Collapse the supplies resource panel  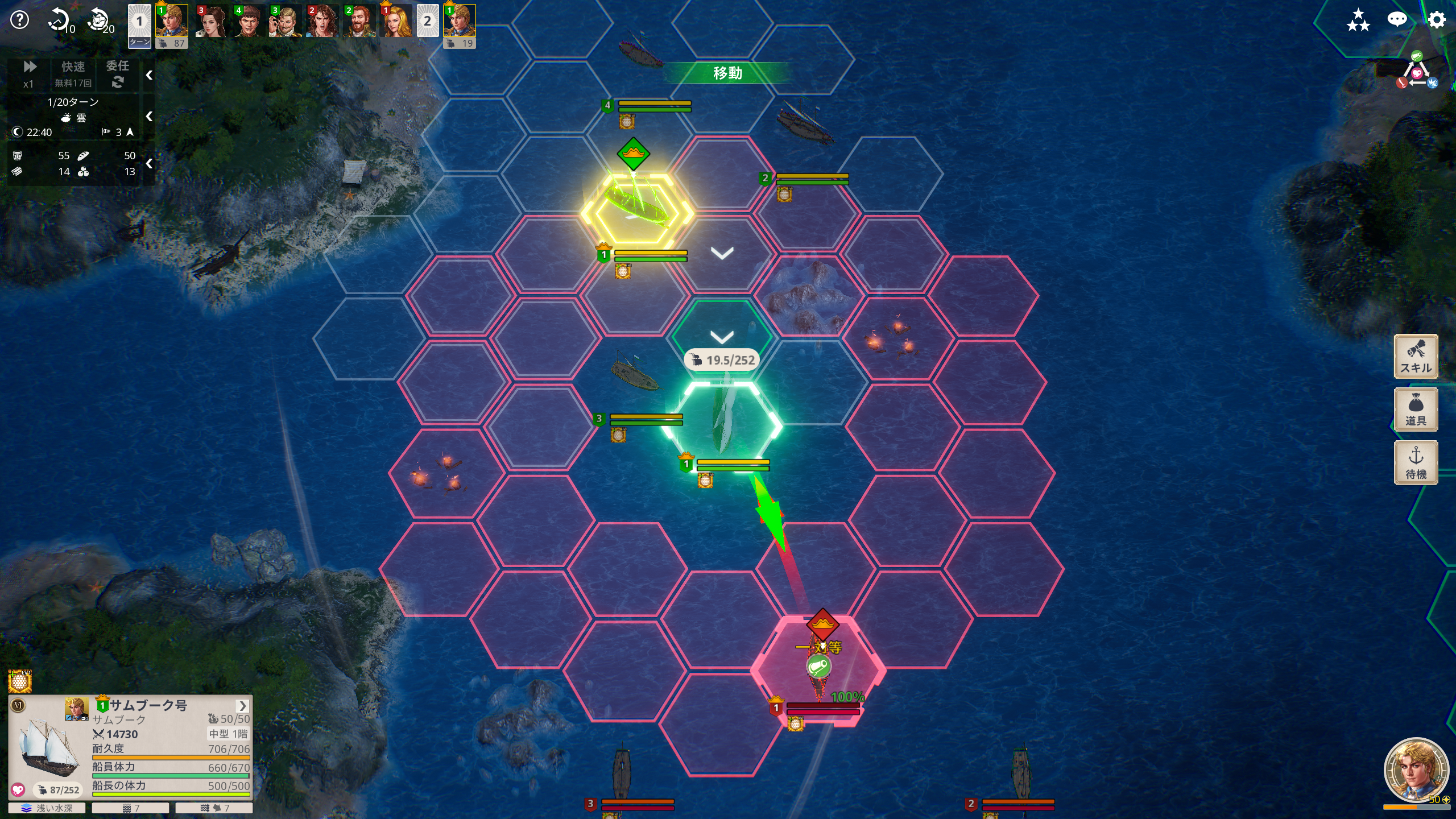[x=149, y=164]
